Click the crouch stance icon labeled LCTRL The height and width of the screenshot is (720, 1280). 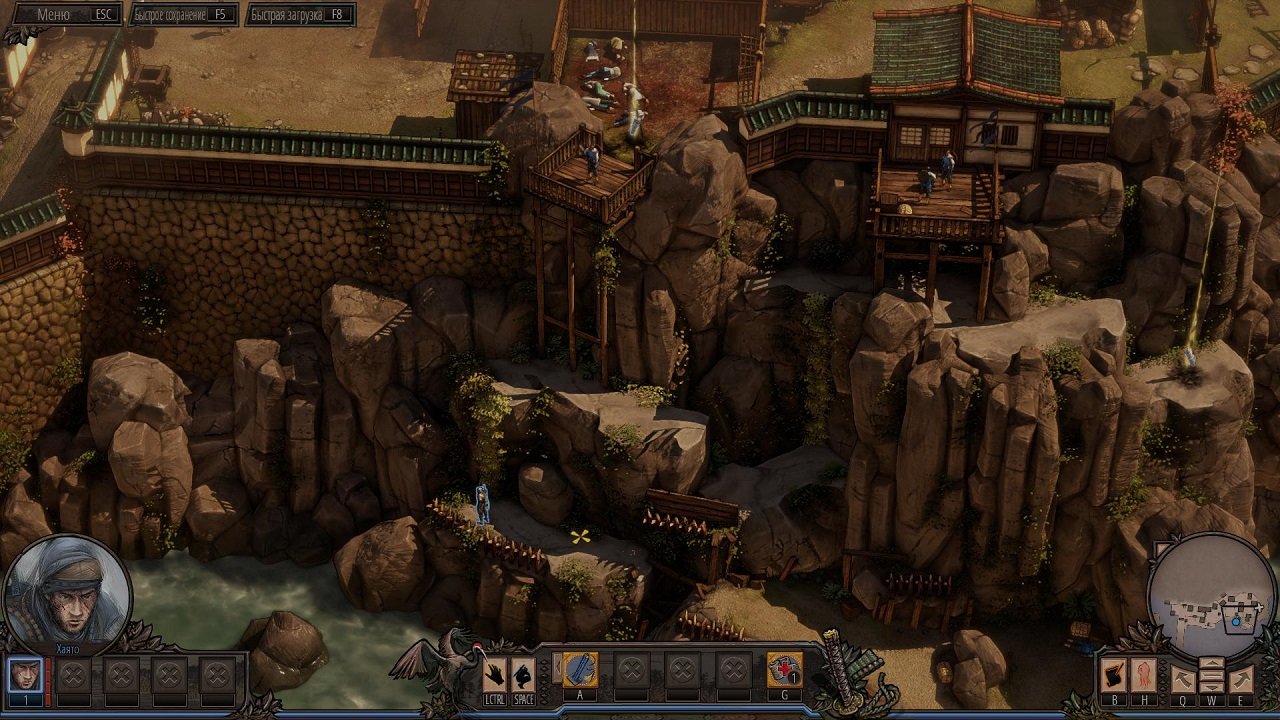tap(495, 672)
